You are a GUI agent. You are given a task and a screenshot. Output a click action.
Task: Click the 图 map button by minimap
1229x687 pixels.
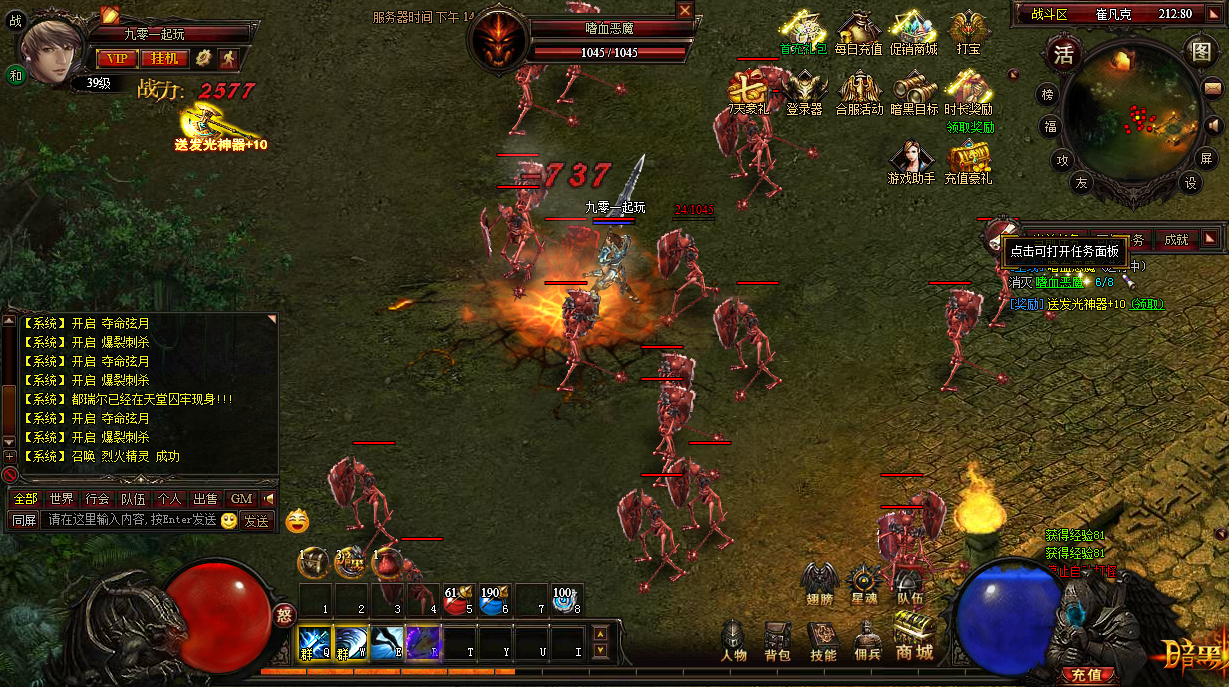[1200, 52]
